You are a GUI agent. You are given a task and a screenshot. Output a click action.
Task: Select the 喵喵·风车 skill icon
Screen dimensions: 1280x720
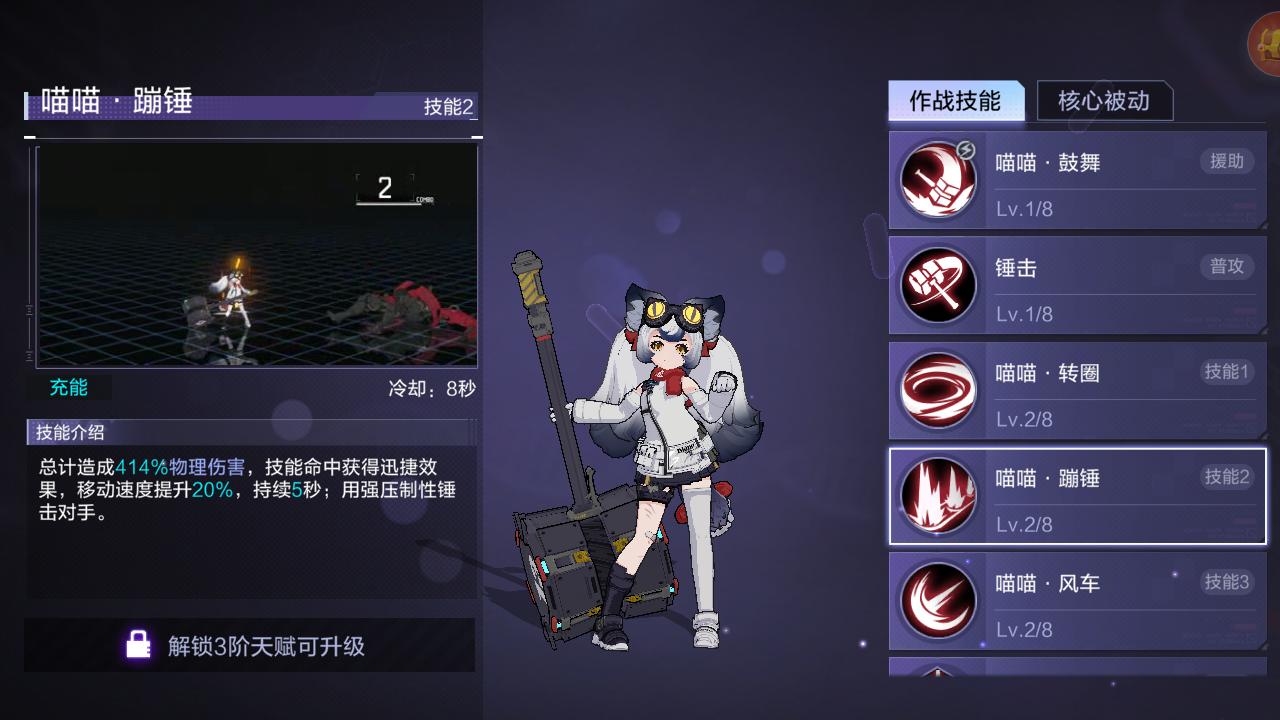tap(938, 601)
